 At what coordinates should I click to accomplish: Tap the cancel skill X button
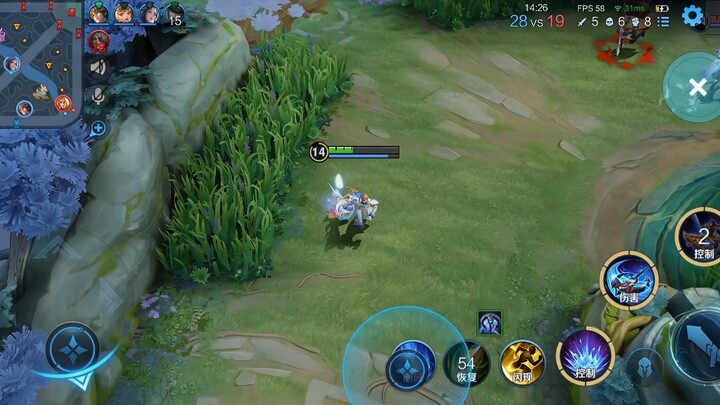tap(697, 88)
